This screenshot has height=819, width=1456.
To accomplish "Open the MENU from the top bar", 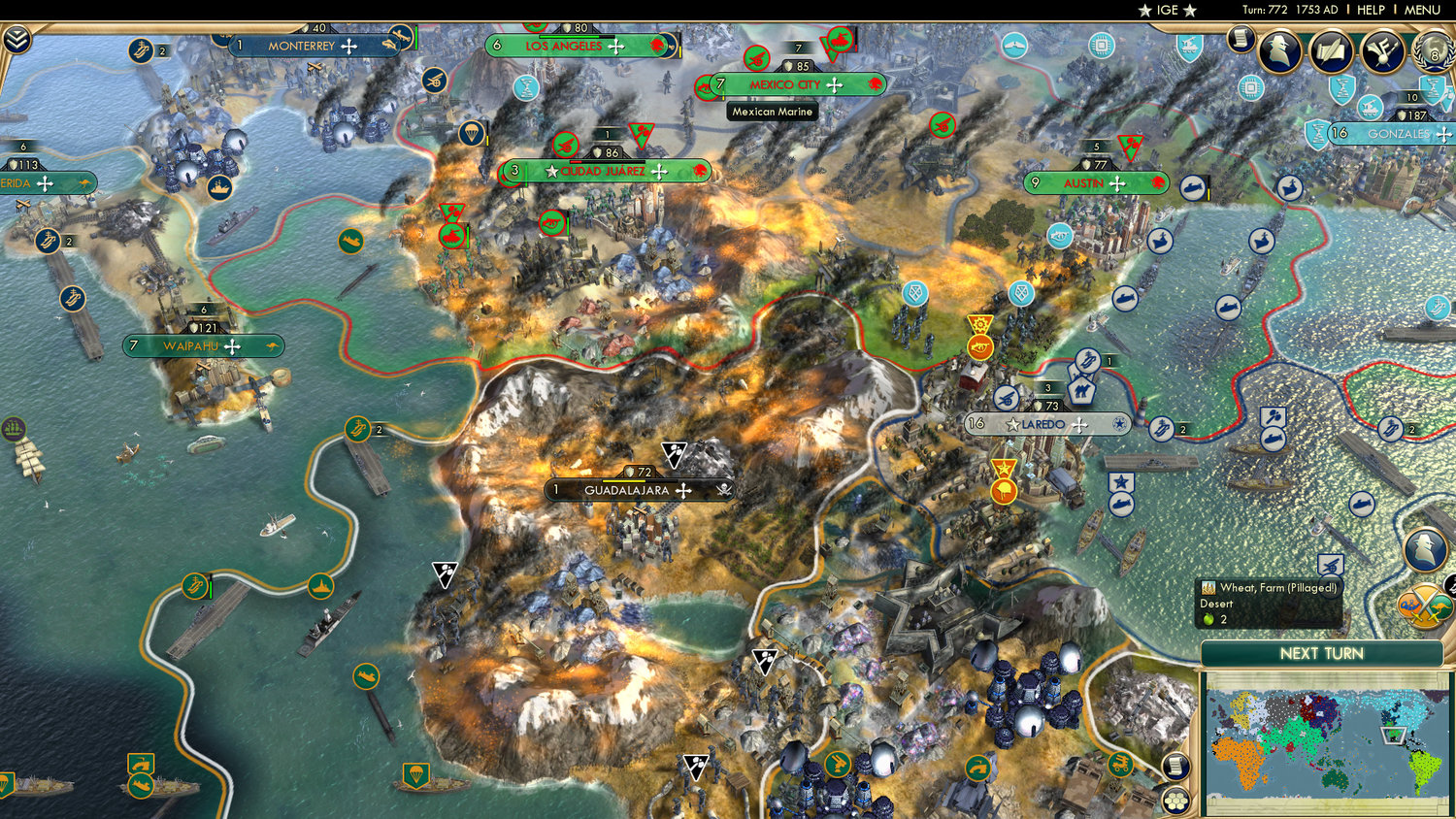I will click(x=1424, y=10).
